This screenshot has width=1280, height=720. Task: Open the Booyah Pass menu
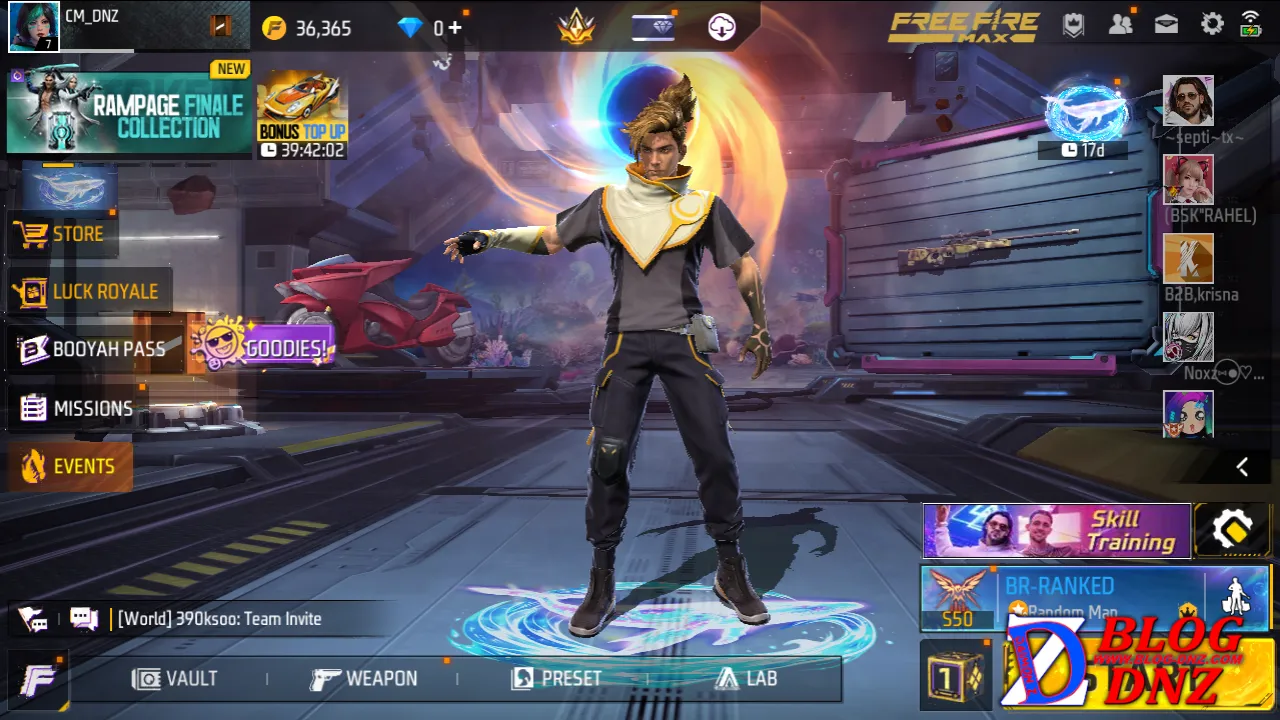(94, 349)
